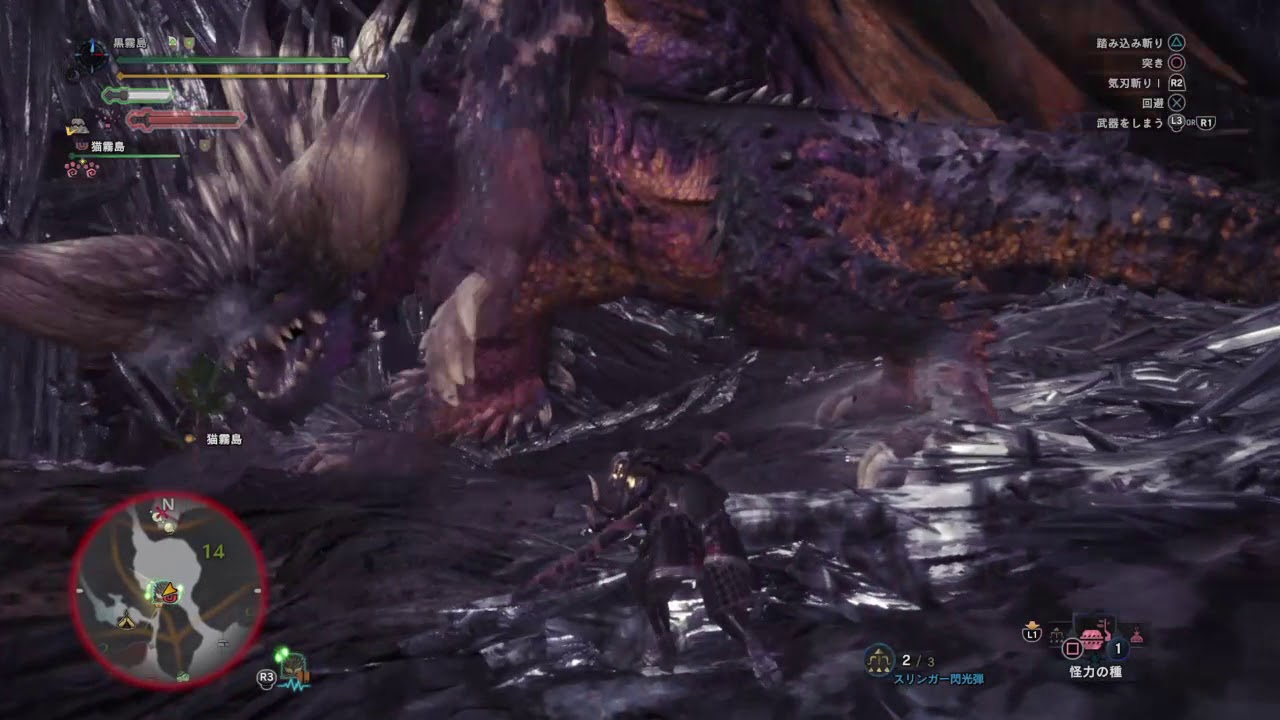The height and width of the screenshot is (720, 1280).
Task: Select the slinger flash pod ammo icon
Action: click(x=879, y=659)
